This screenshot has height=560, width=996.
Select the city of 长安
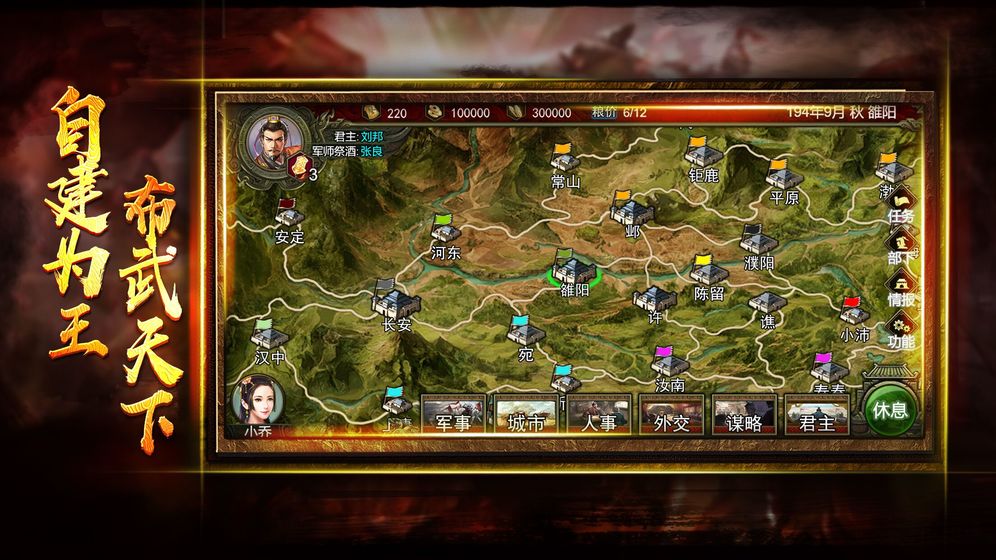396,300
